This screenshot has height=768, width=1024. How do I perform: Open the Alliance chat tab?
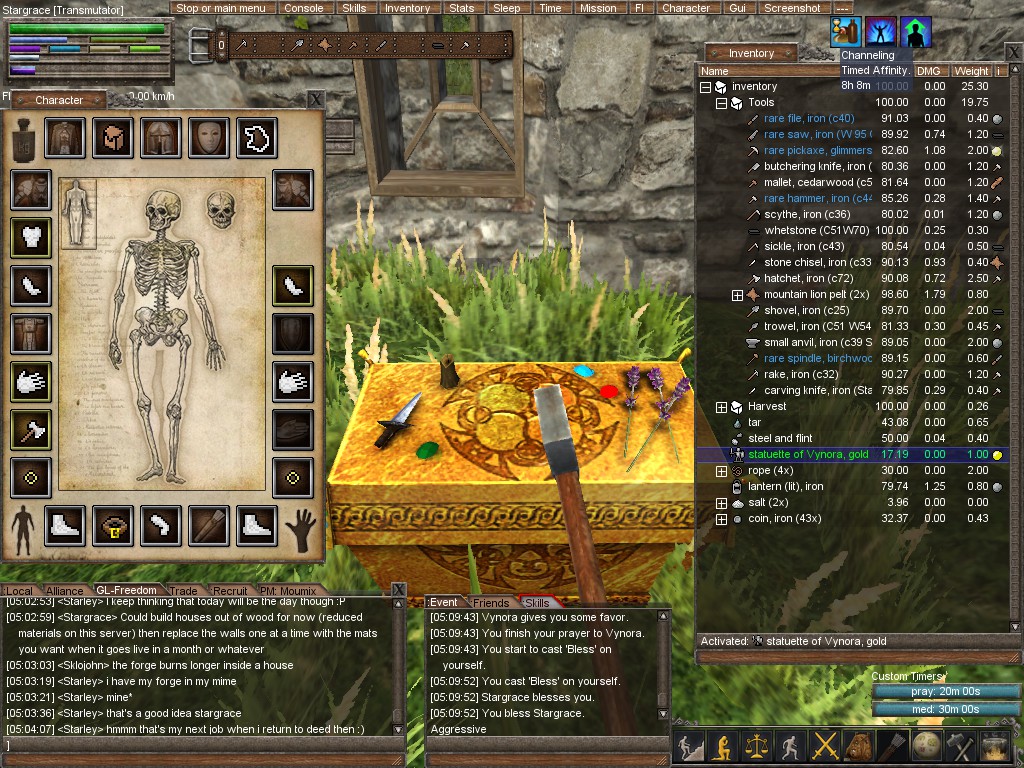coord(65,591)
